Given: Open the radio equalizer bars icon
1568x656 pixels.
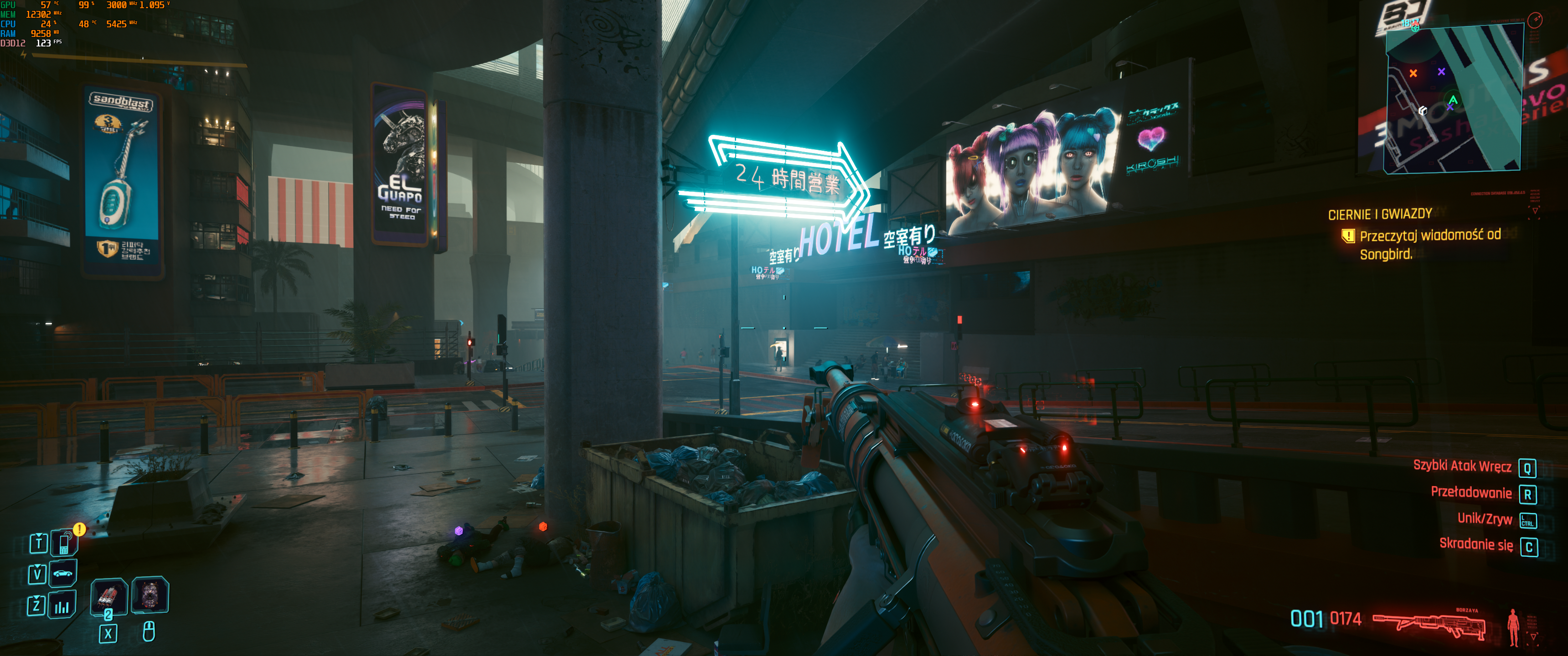Looking at the screenshot, I should coord(62,605).
